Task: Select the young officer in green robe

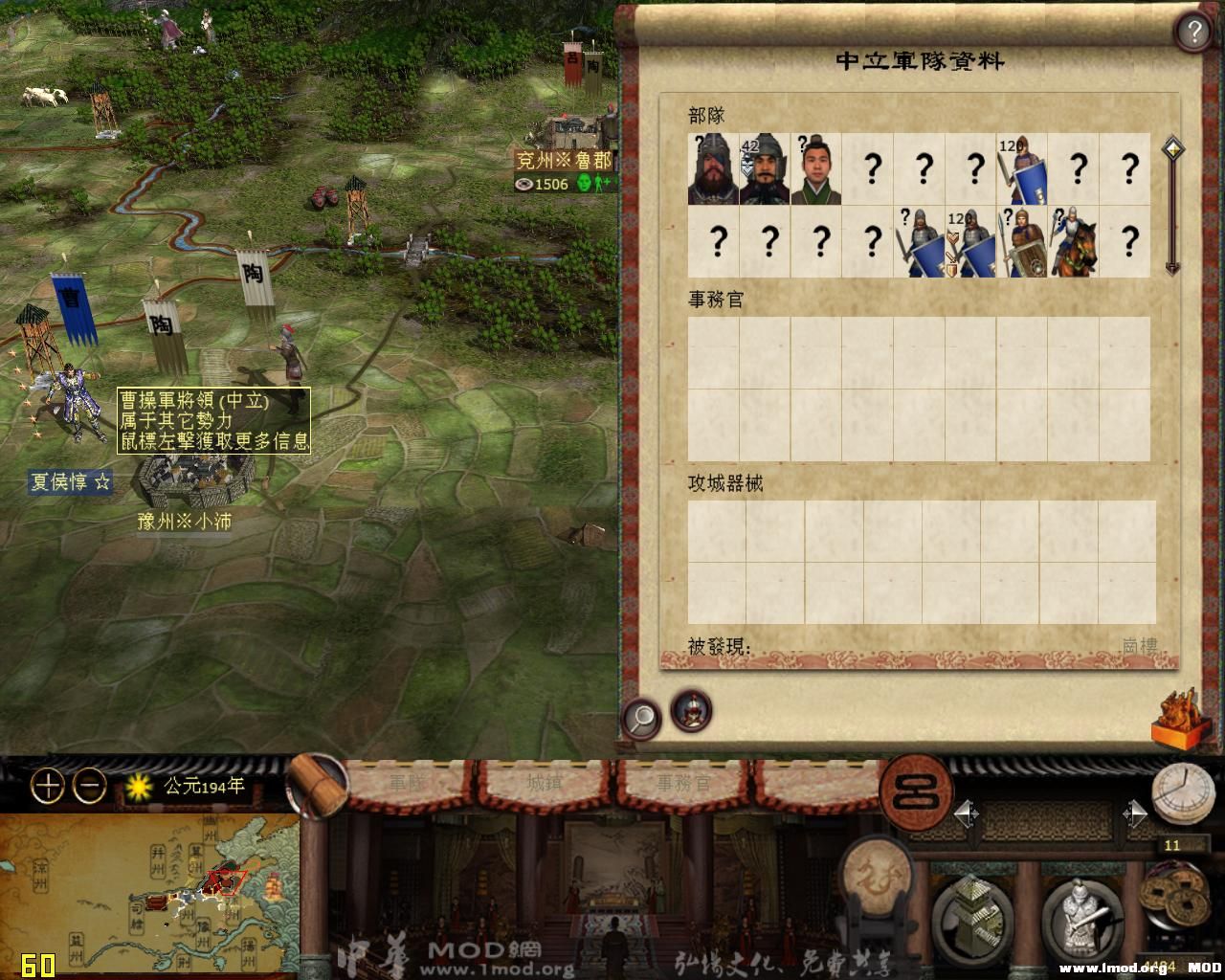Action: point(816,169)
